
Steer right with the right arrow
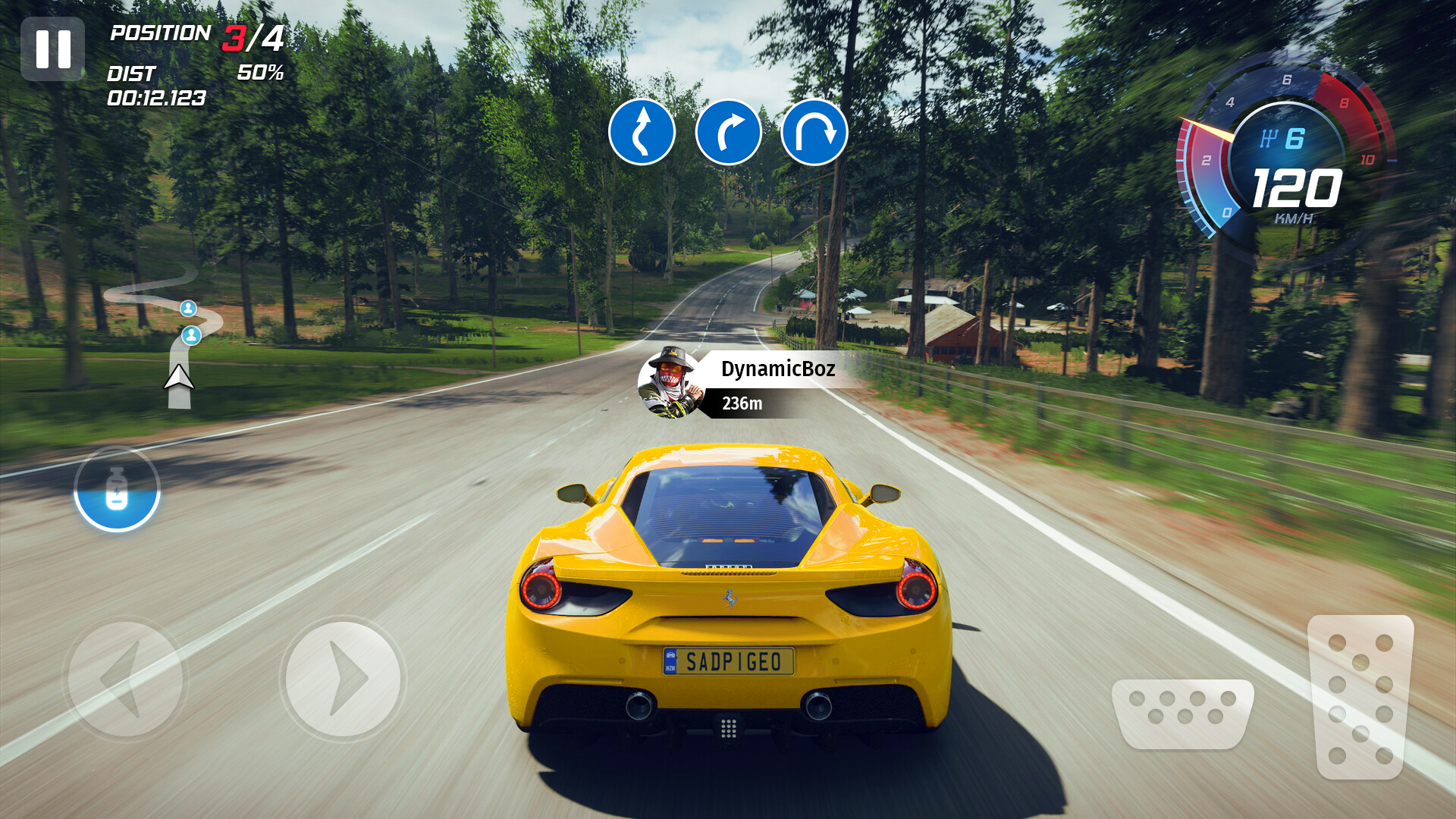[x=343, y=678]
